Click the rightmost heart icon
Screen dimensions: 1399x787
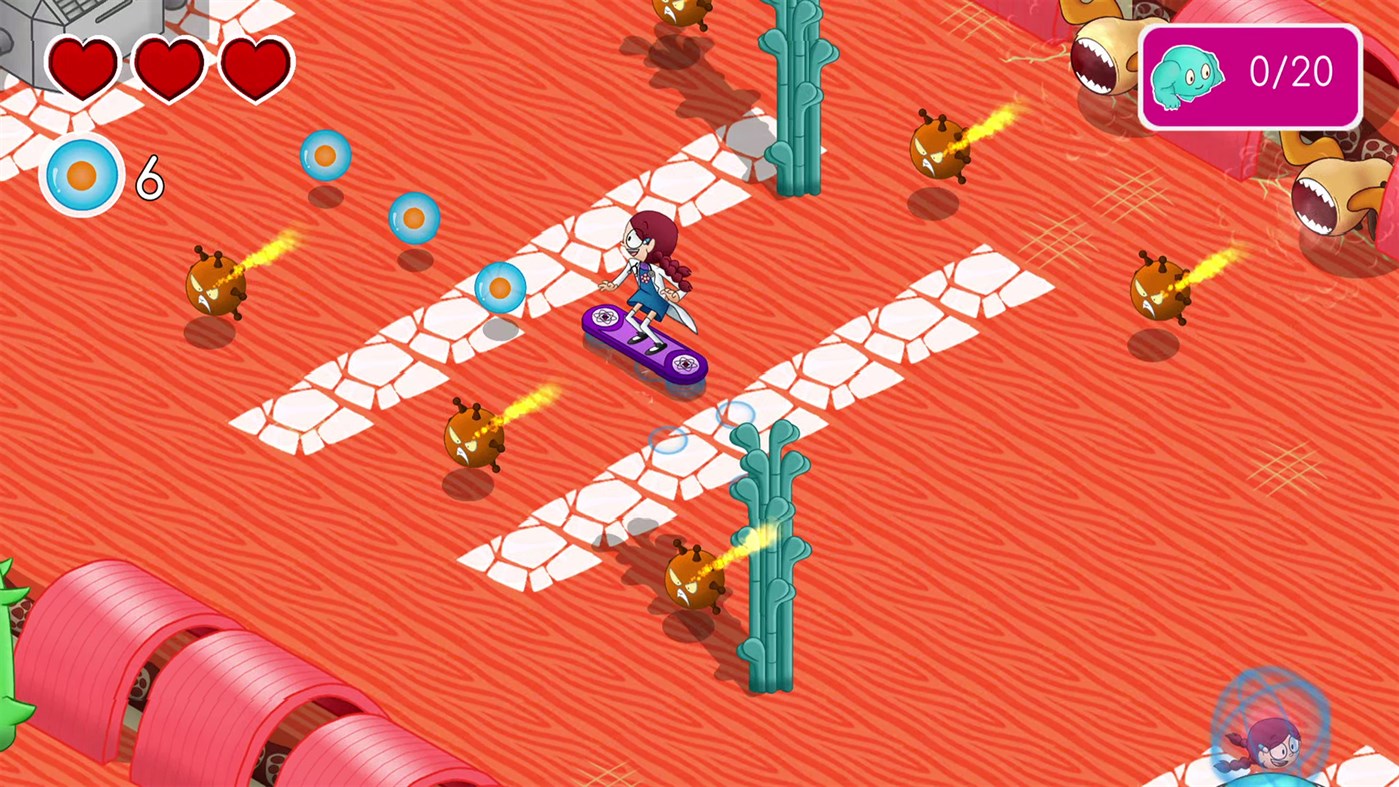(257, 66)
